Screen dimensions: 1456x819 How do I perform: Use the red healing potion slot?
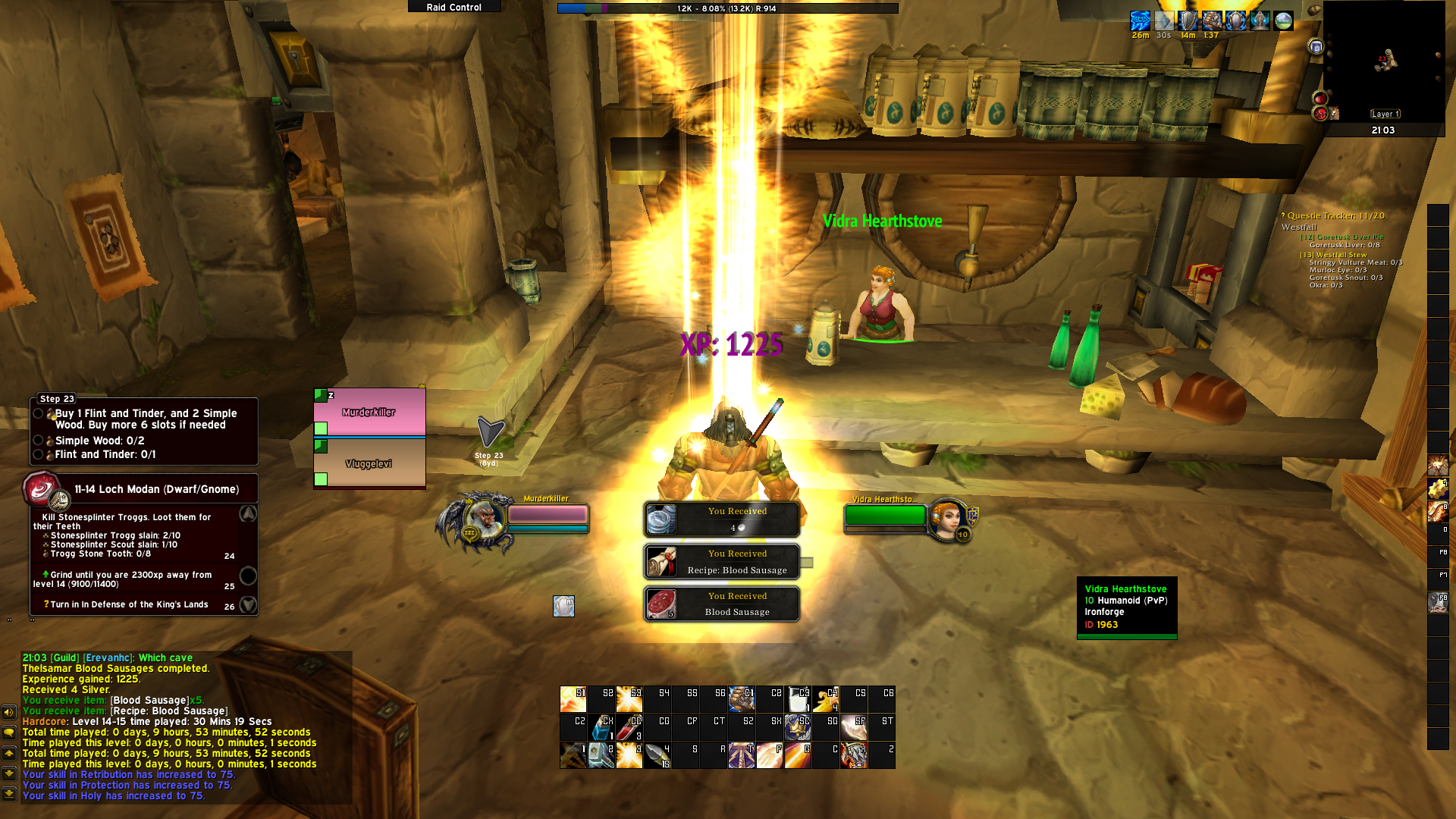click(x=629, y=728)
